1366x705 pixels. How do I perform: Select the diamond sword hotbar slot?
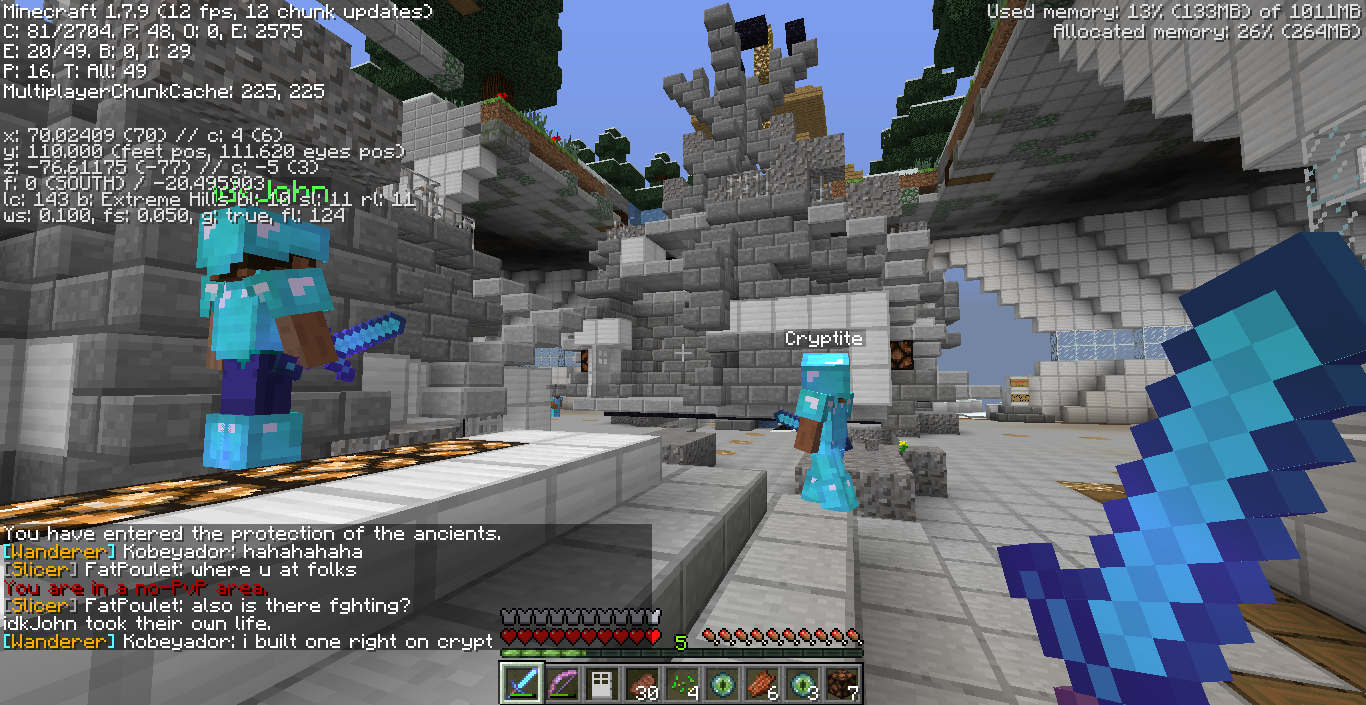[522, 684]
